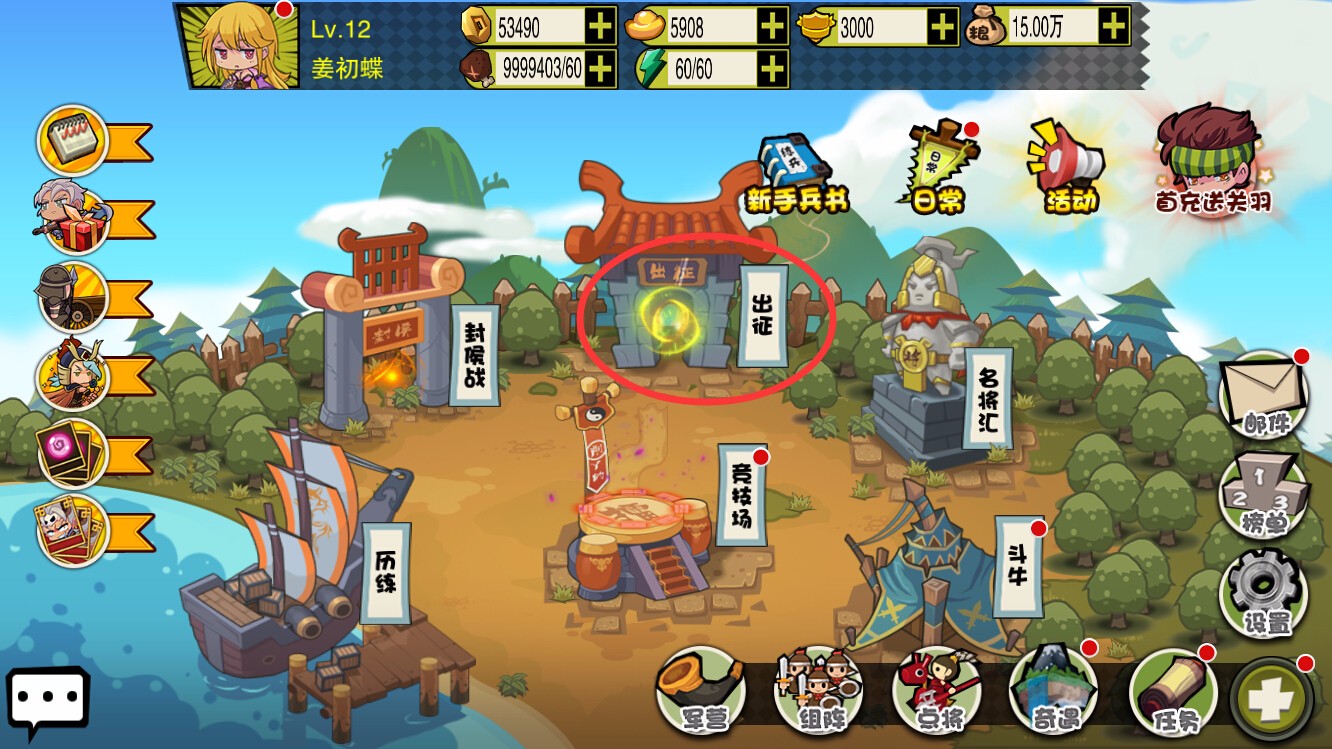Open the 军营 barracks menu
This screenshot has width=1332, height=749.
701,691
